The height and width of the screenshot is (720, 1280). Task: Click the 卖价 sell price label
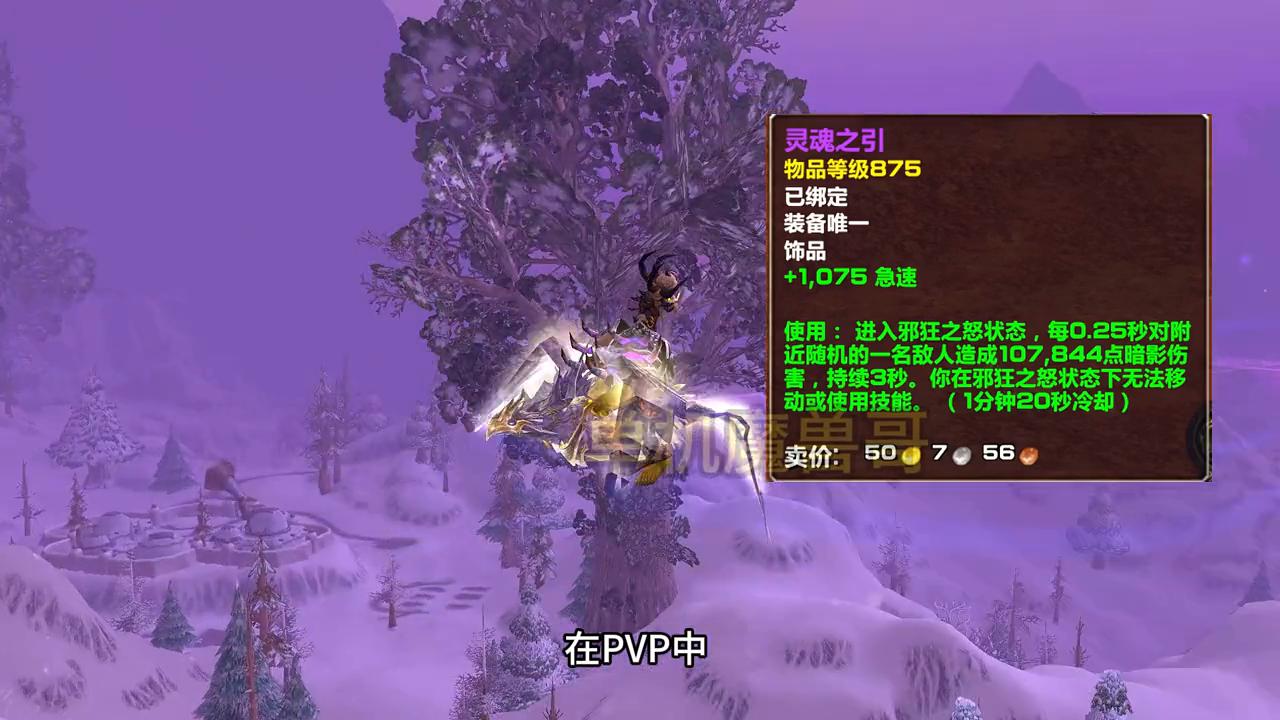click(810, 455)
